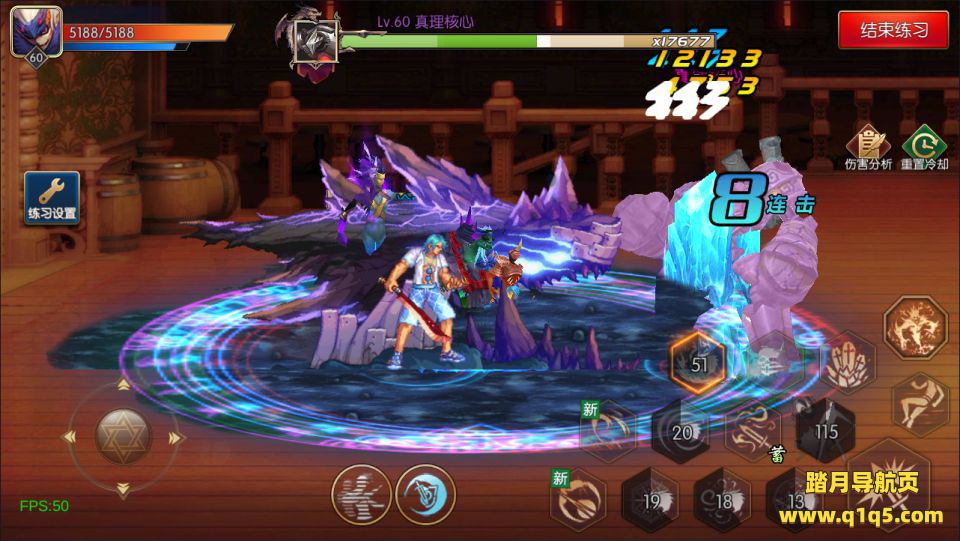Viewport: 960px width, 541px height.
Task: Open the player portrait at level 60
Action: point(36,34)
